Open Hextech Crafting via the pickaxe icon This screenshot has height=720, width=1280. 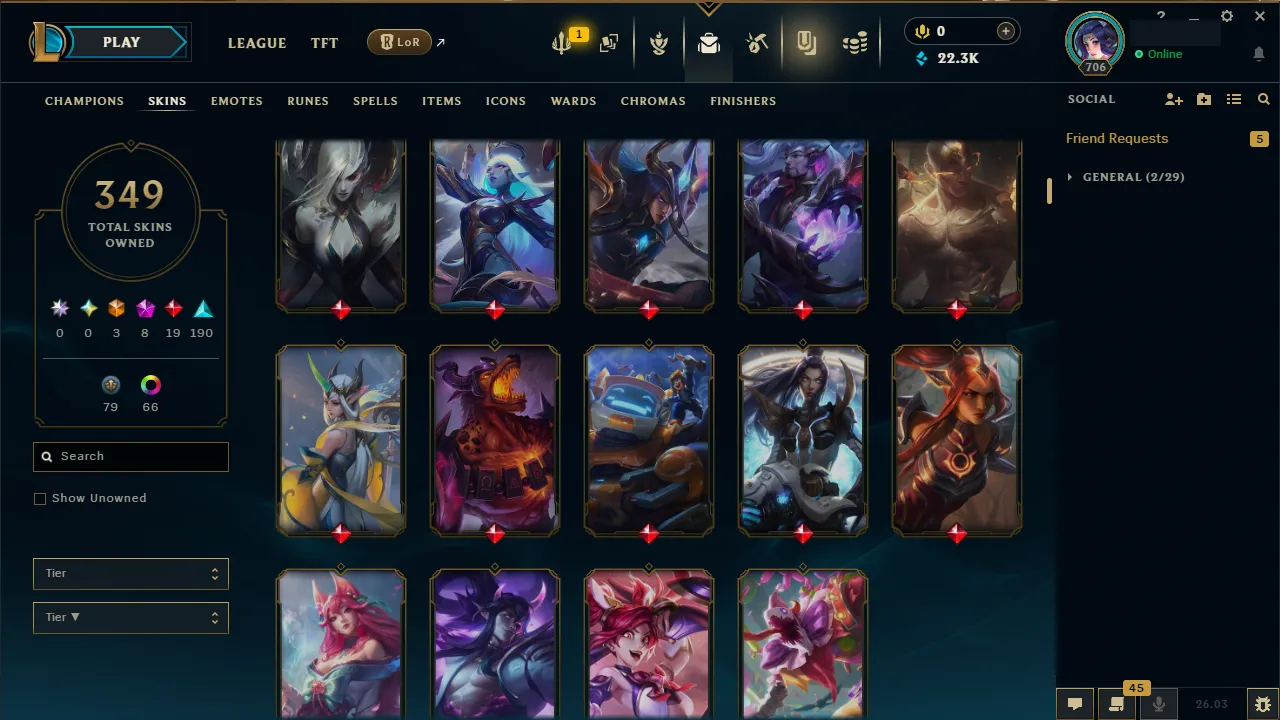[x=757, y=42]
